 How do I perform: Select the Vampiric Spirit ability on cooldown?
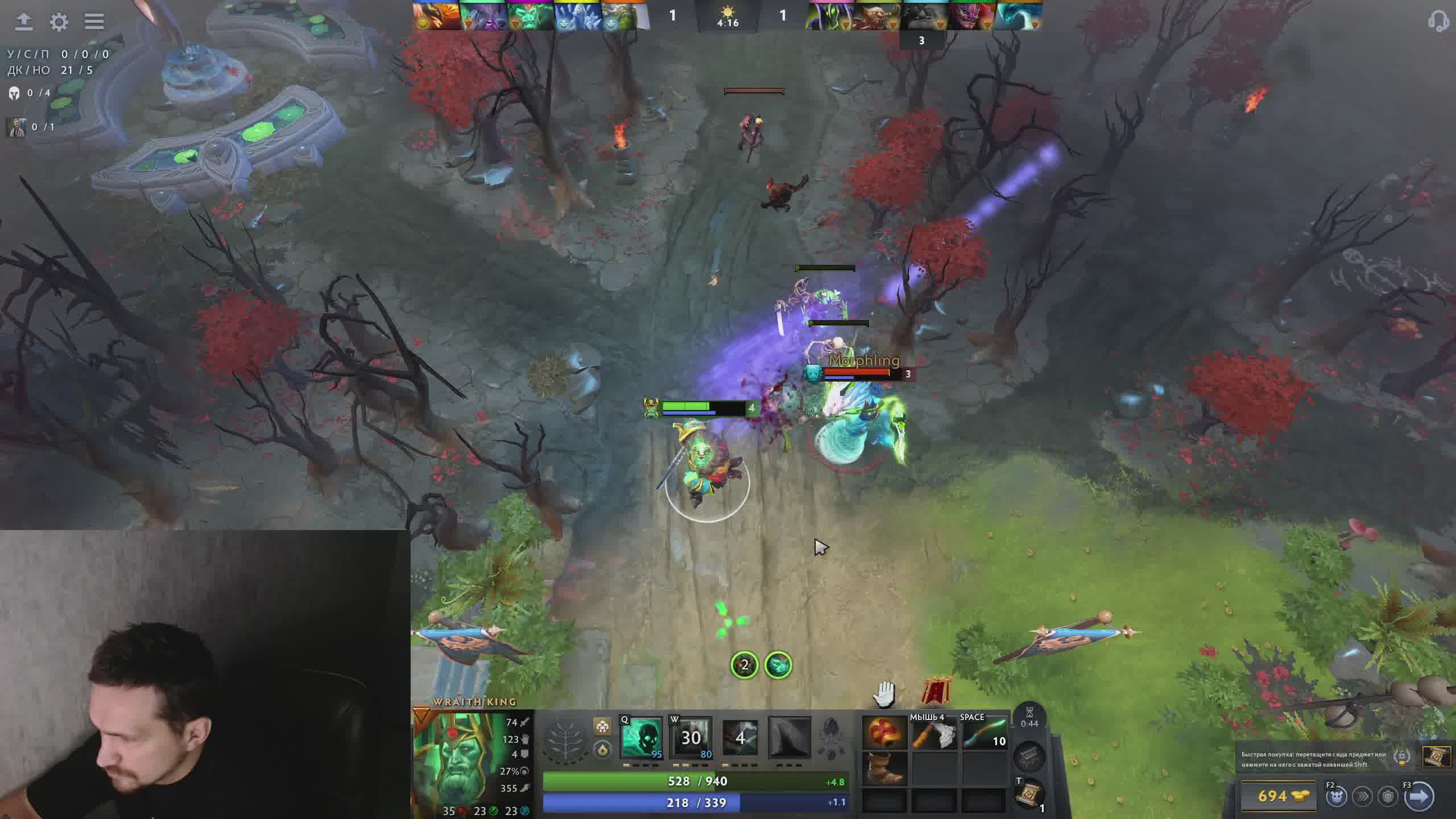pos(690,738)
